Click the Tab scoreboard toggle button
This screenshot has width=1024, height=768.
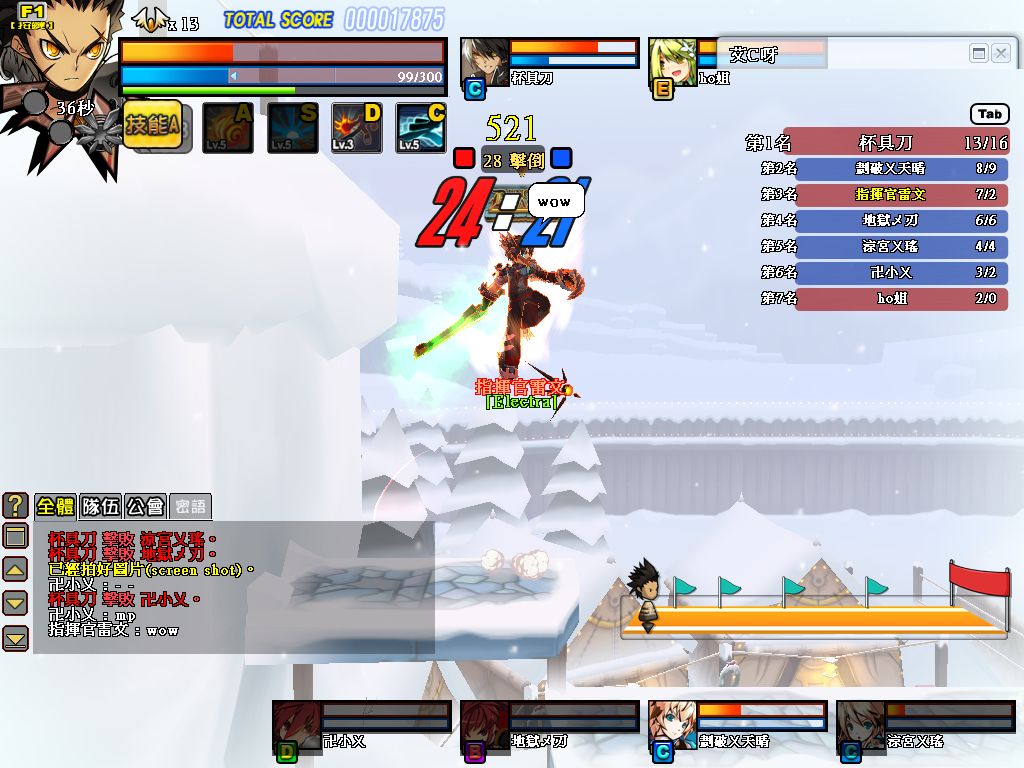[990, 114]
